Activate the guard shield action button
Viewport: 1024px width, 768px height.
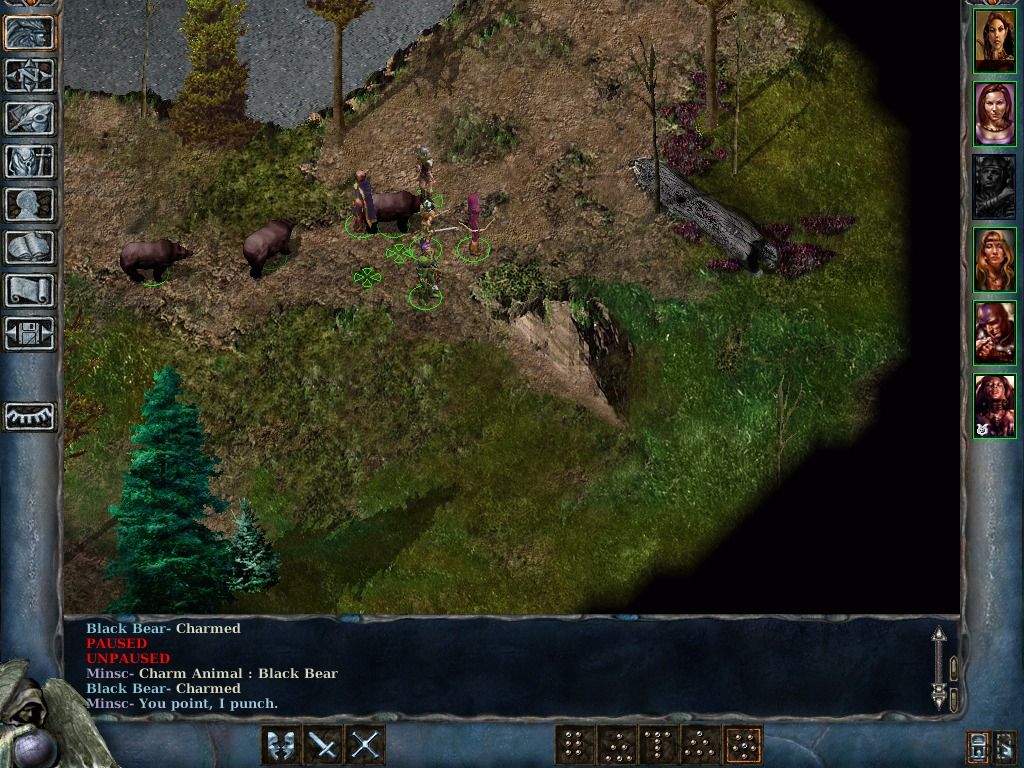point(281,745)
